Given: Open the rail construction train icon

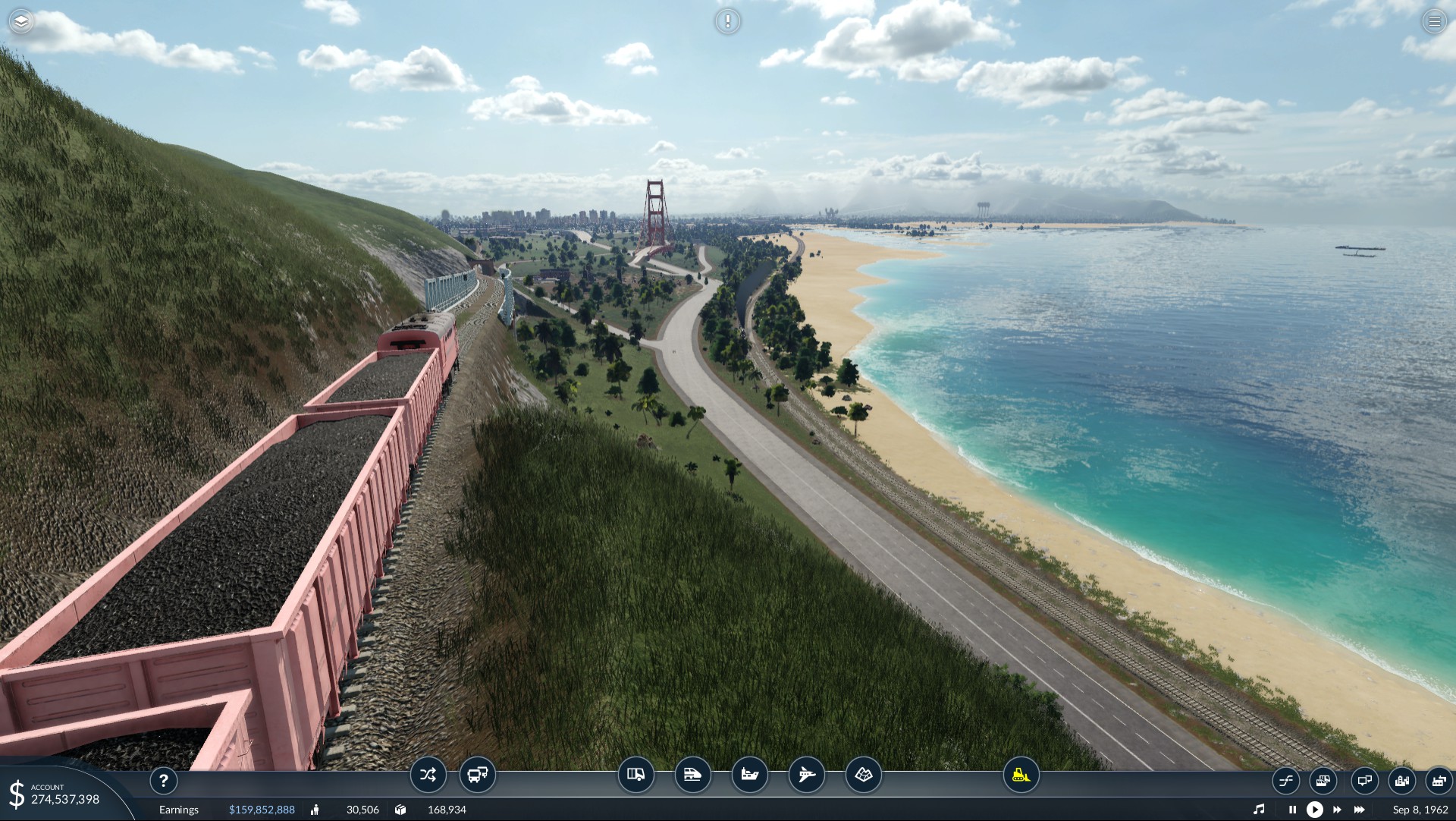Looking at the screenshot, I should [x=692, y=775].
